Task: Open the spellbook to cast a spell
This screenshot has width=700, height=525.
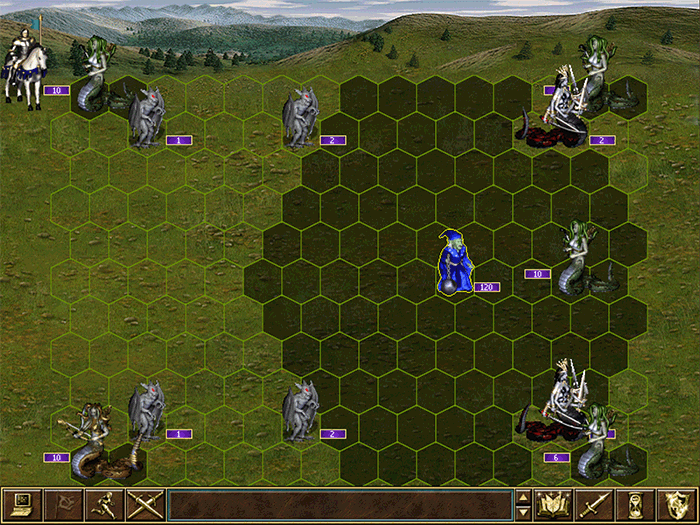Action: coord(553,504)
